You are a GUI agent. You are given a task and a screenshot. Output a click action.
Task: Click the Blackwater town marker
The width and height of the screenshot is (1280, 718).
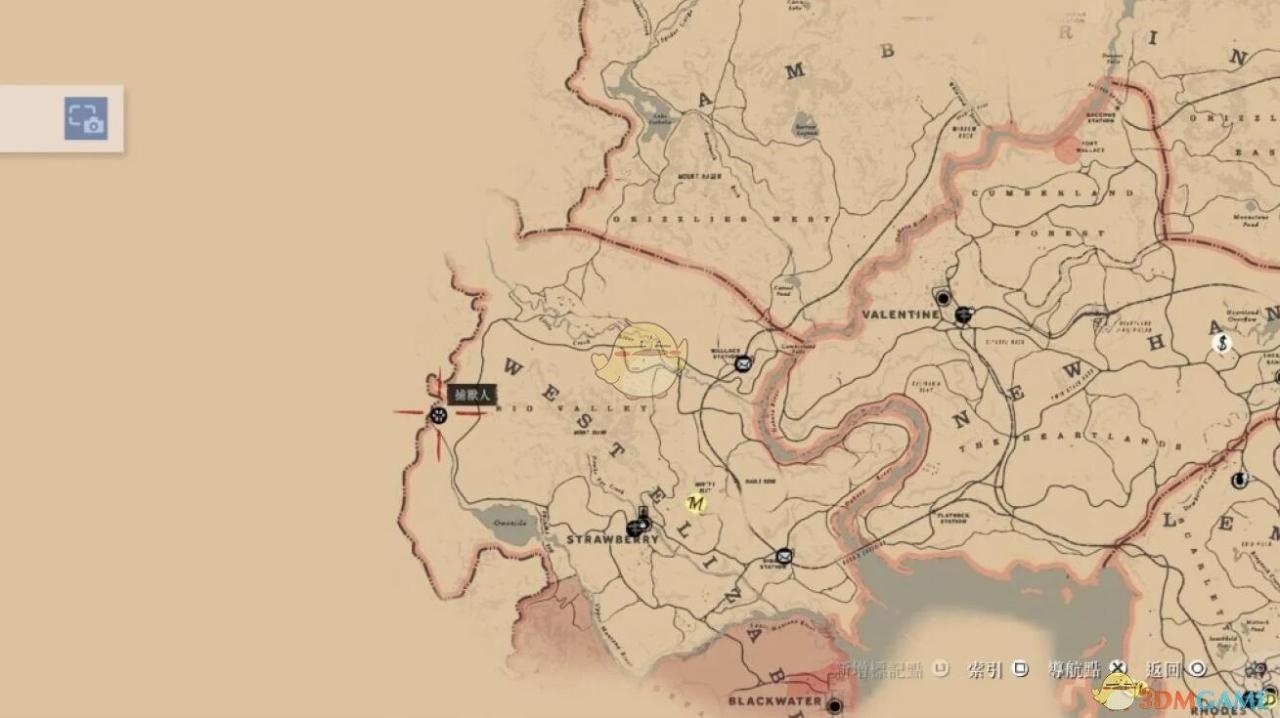(835, 704)
